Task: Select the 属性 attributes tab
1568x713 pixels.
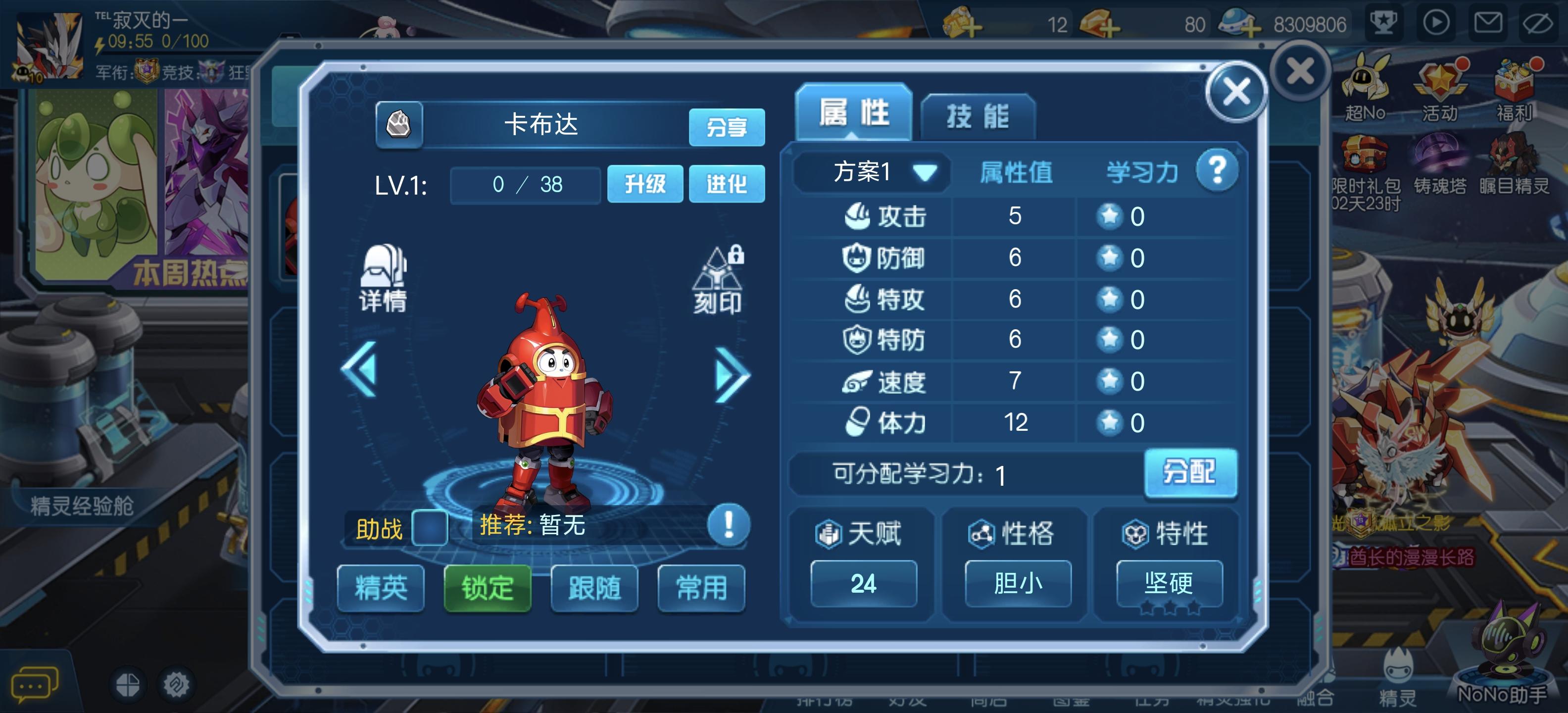Action: (x=855, y=112)
